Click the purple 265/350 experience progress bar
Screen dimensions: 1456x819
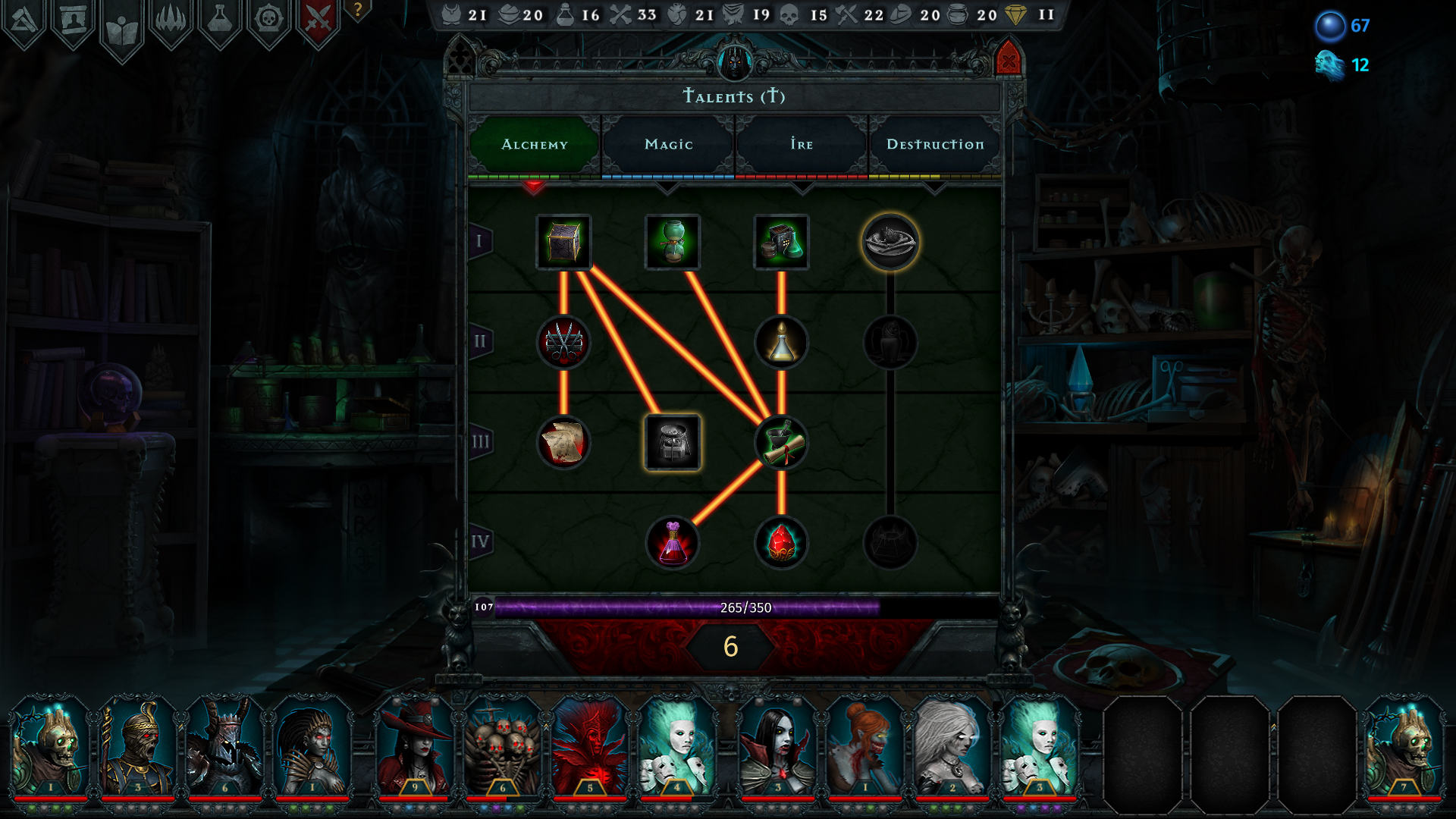coord(728,606)
